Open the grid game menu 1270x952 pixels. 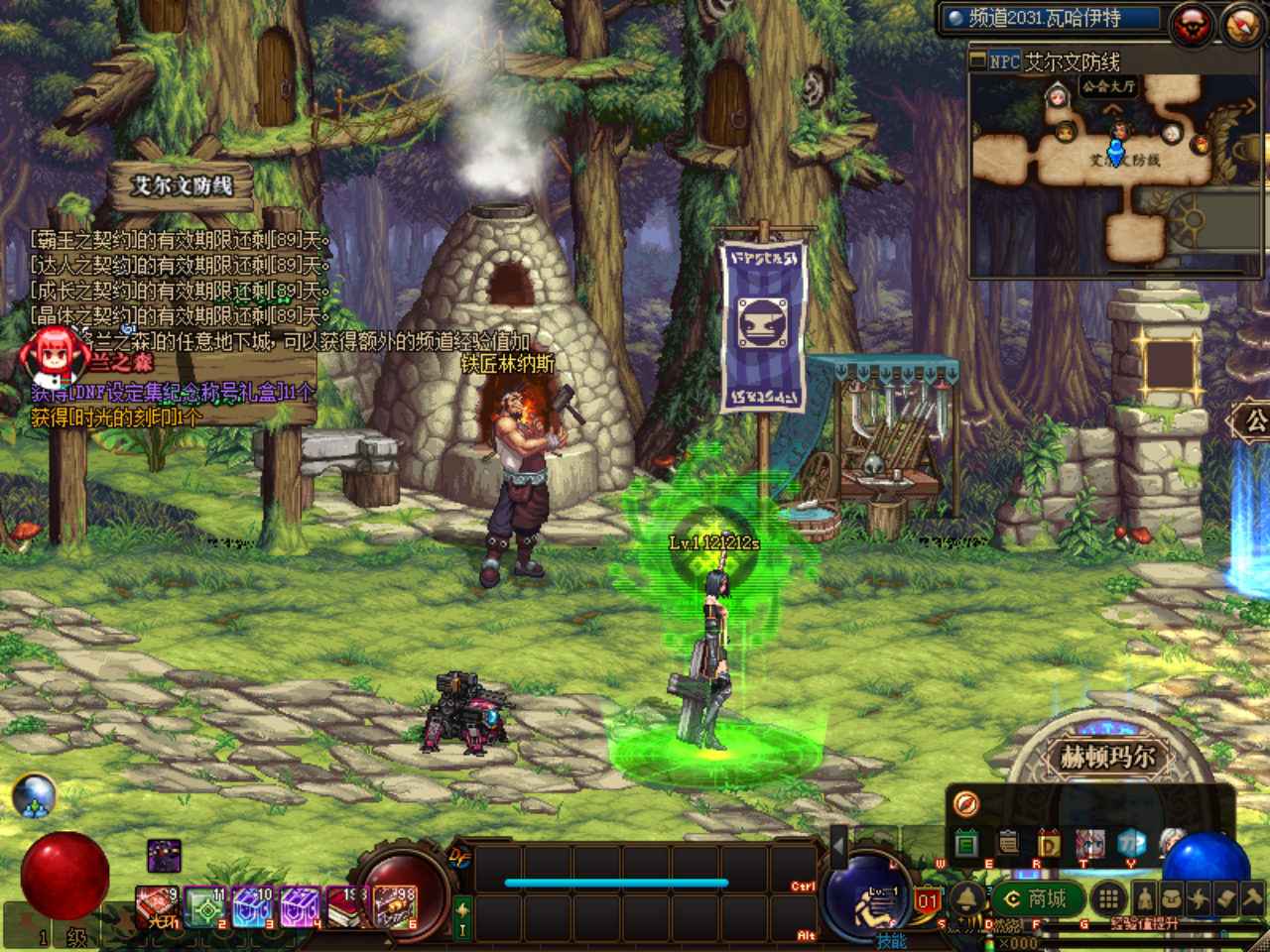(x=1109, y=897)
